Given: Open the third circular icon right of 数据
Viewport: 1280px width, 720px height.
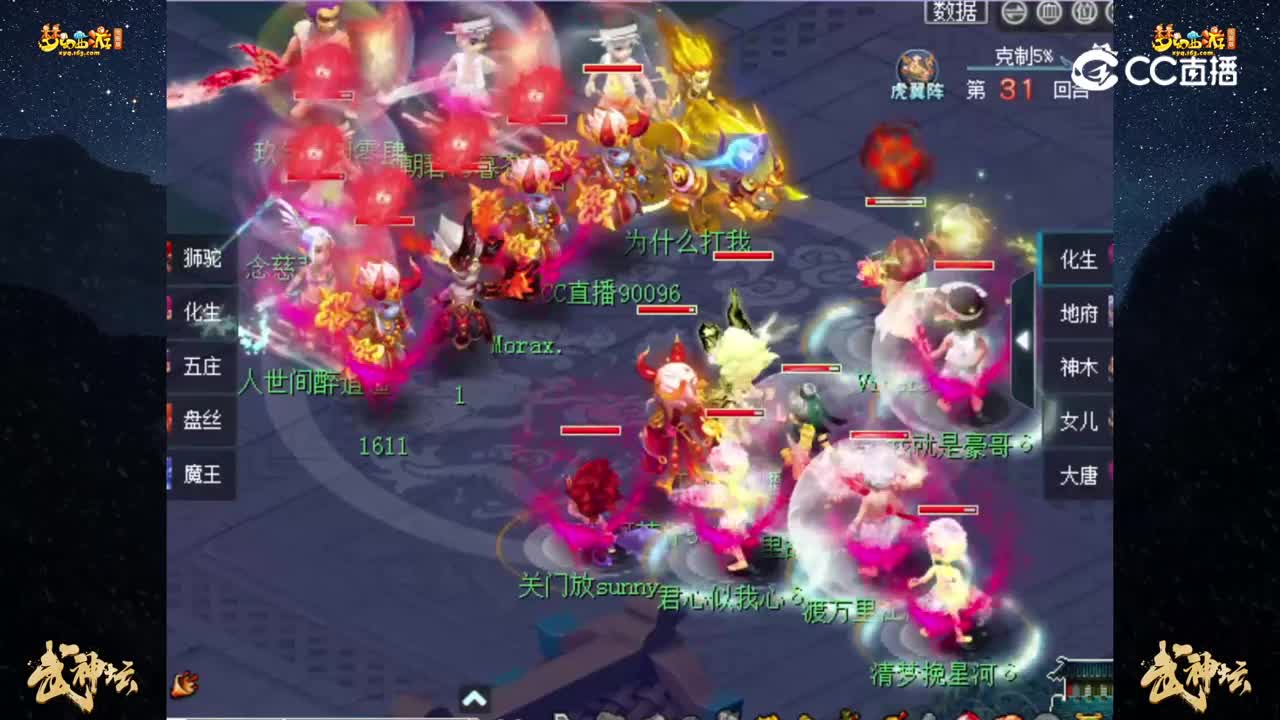Looking at the screenshot, I should pos(1087,10).
